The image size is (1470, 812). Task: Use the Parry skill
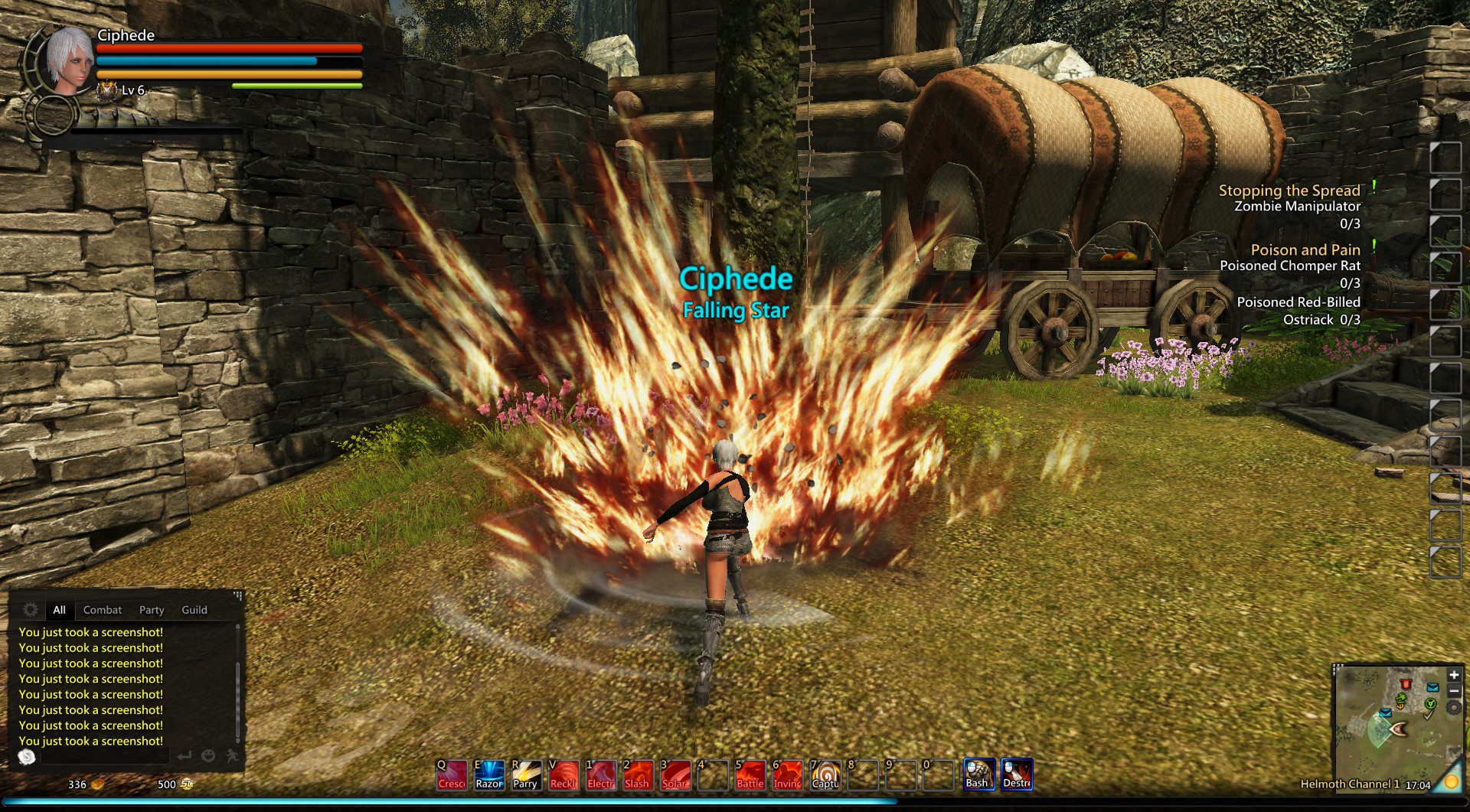tap(526, 774)
